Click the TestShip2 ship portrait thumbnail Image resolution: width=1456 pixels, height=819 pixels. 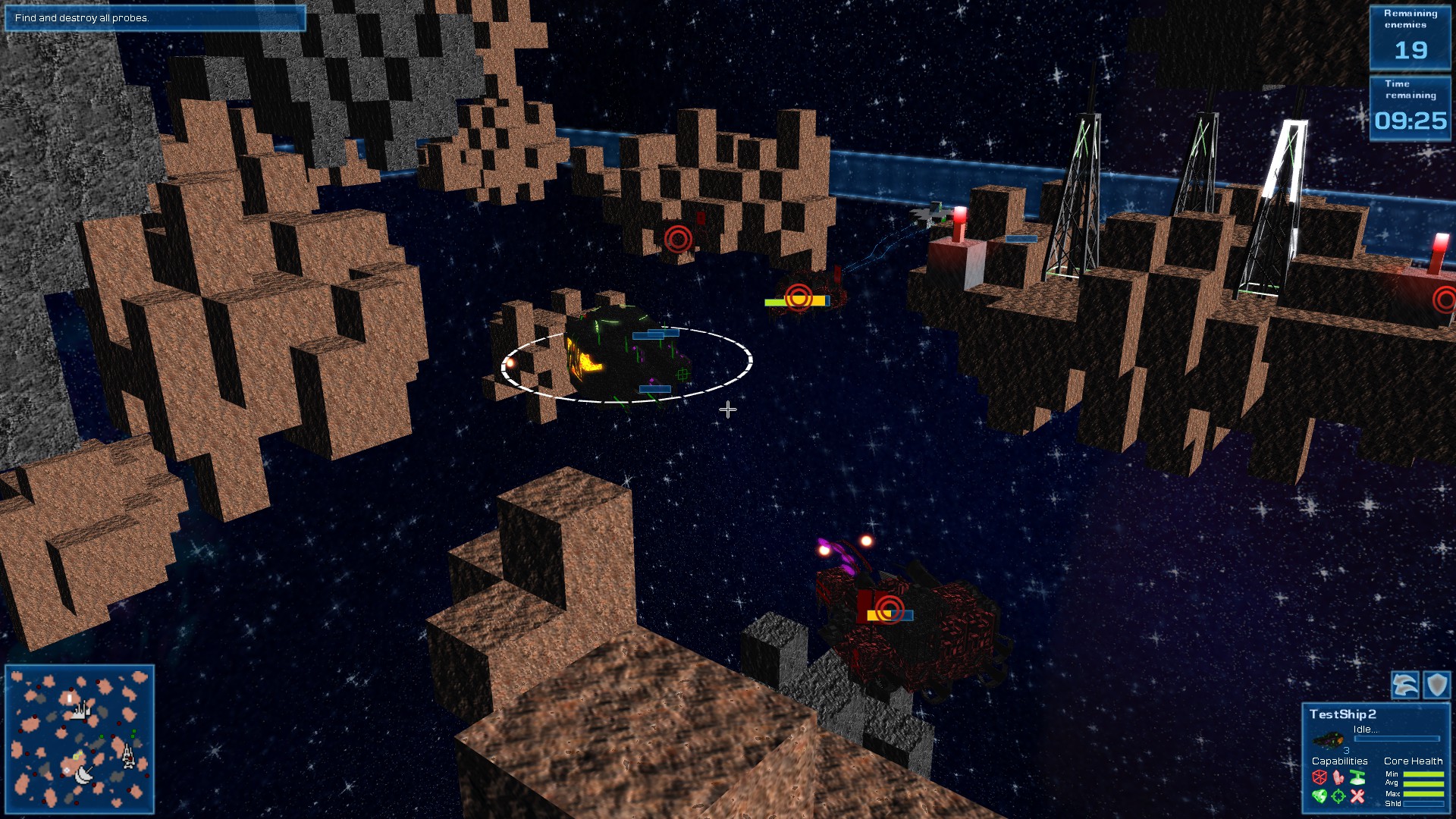point(1329,738)
